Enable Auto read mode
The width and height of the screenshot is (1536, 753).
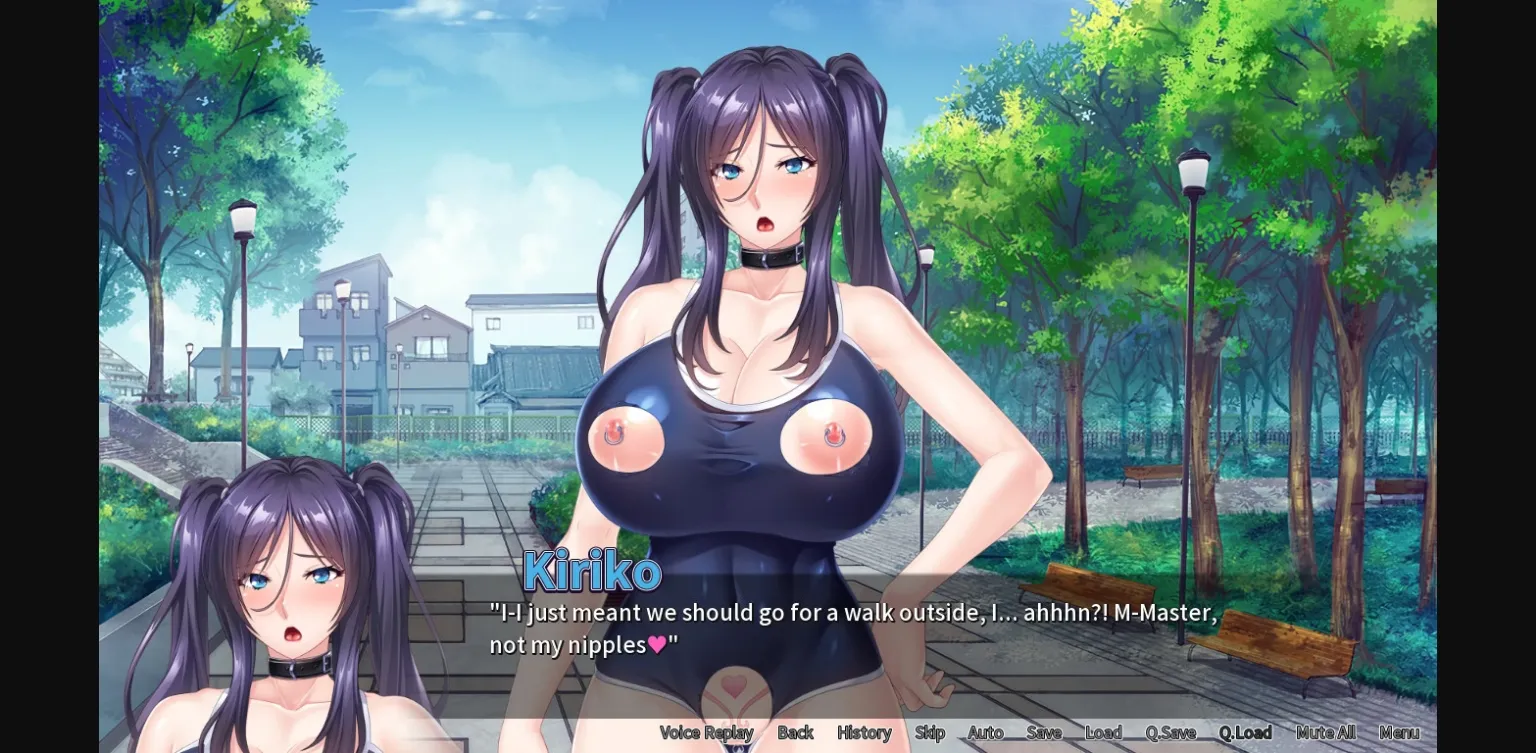click(985, 732)
